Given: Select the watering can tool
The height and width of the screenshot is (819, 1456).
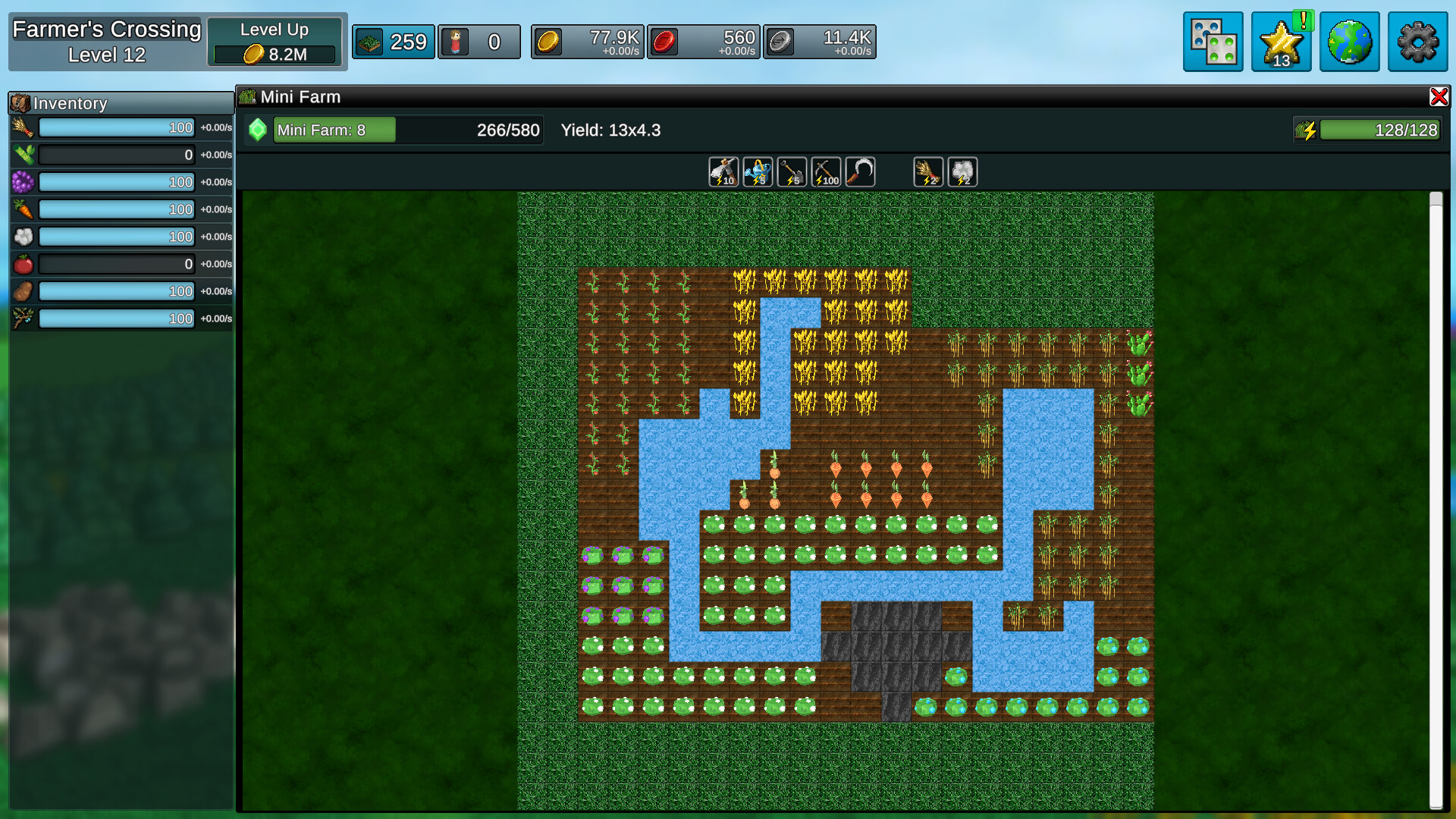Looking at the screenshot, I should [x=758, y=171].
